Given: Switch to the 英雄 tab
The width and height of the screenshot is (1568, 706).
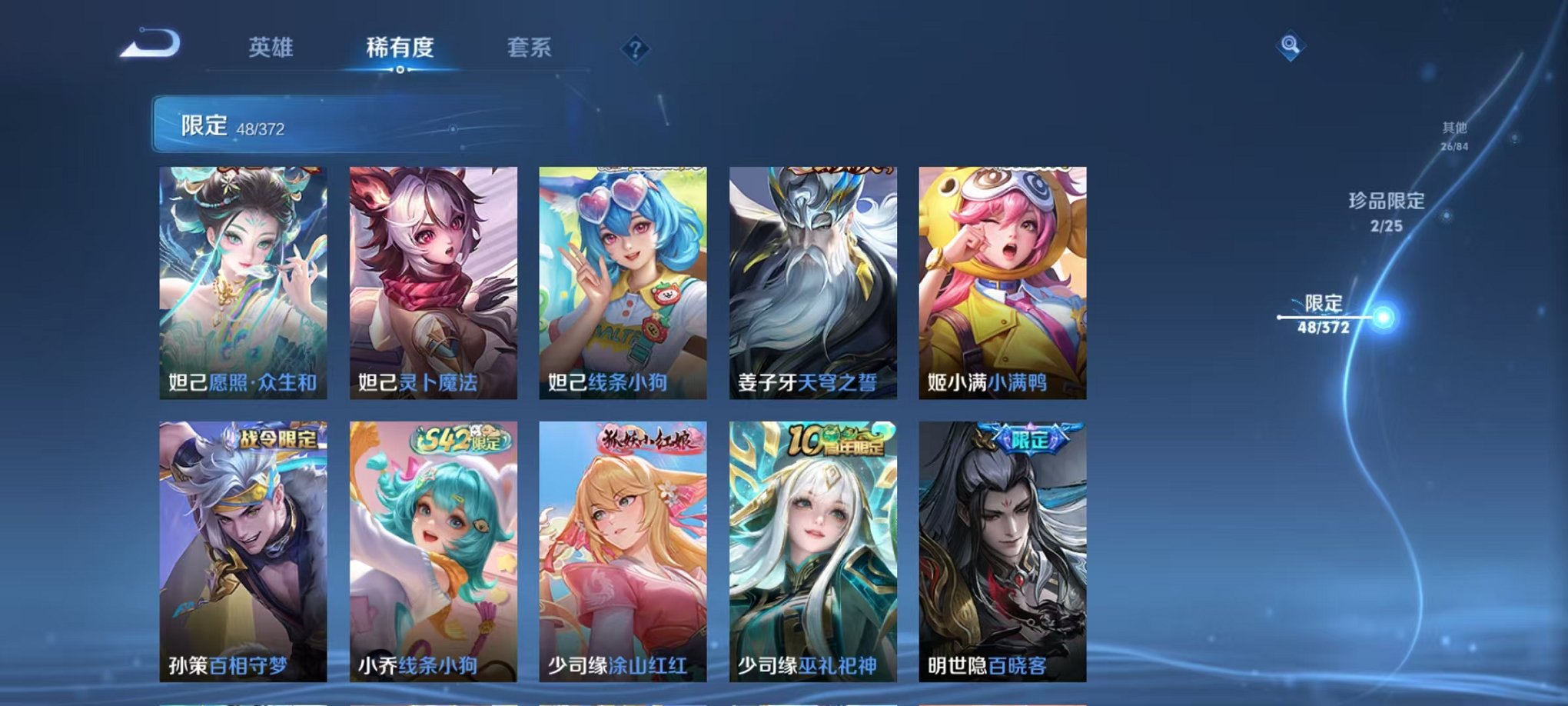Looking at the screenshot, I should coord(269,48).
